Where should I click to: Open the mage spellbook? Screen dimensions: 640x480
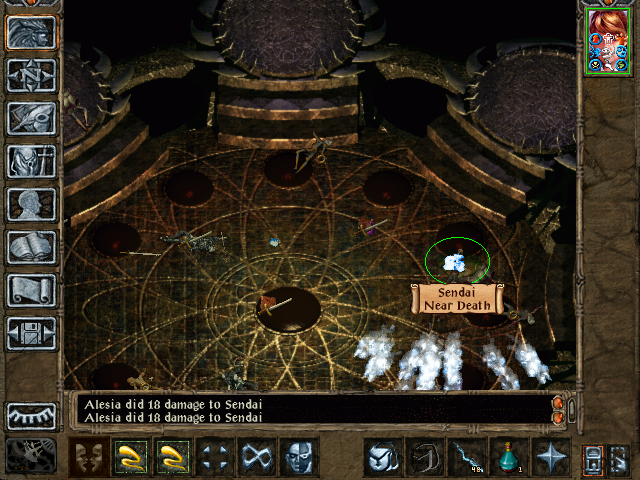tap(32, 247)
